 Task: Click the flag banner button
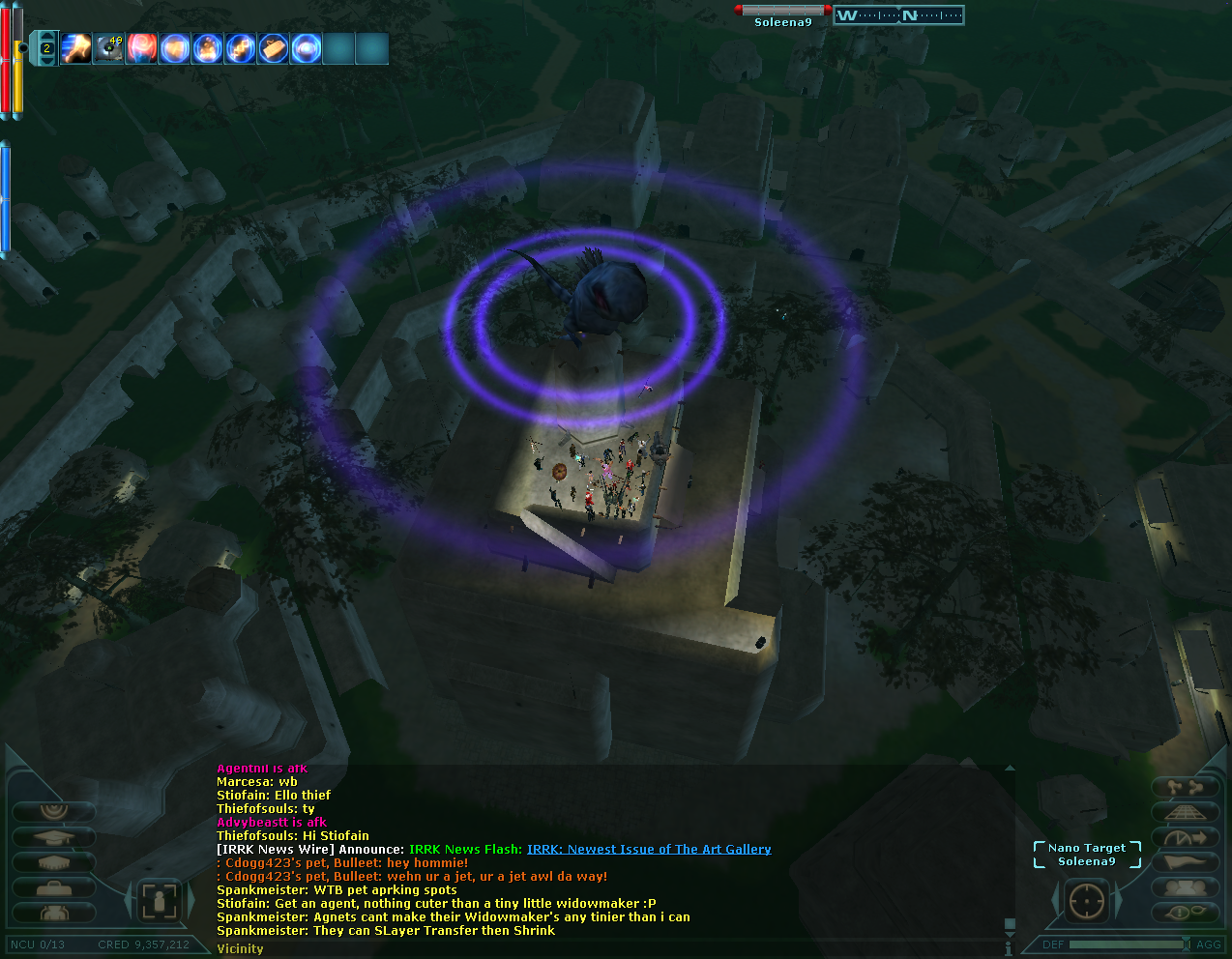[1185, 862]
